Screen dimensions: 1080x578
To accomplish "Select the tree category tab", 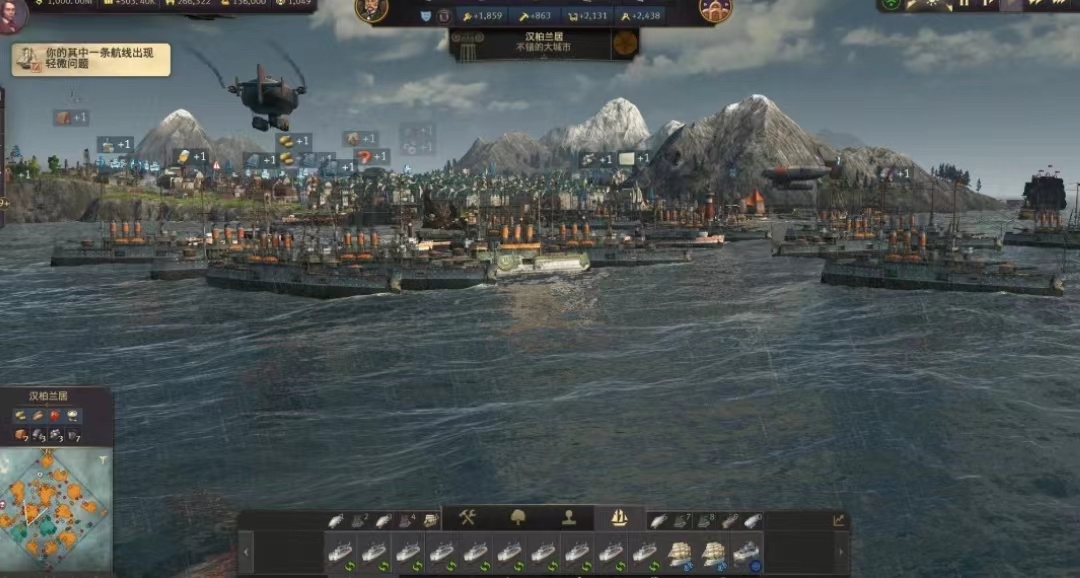I will (x=518, y=518).
